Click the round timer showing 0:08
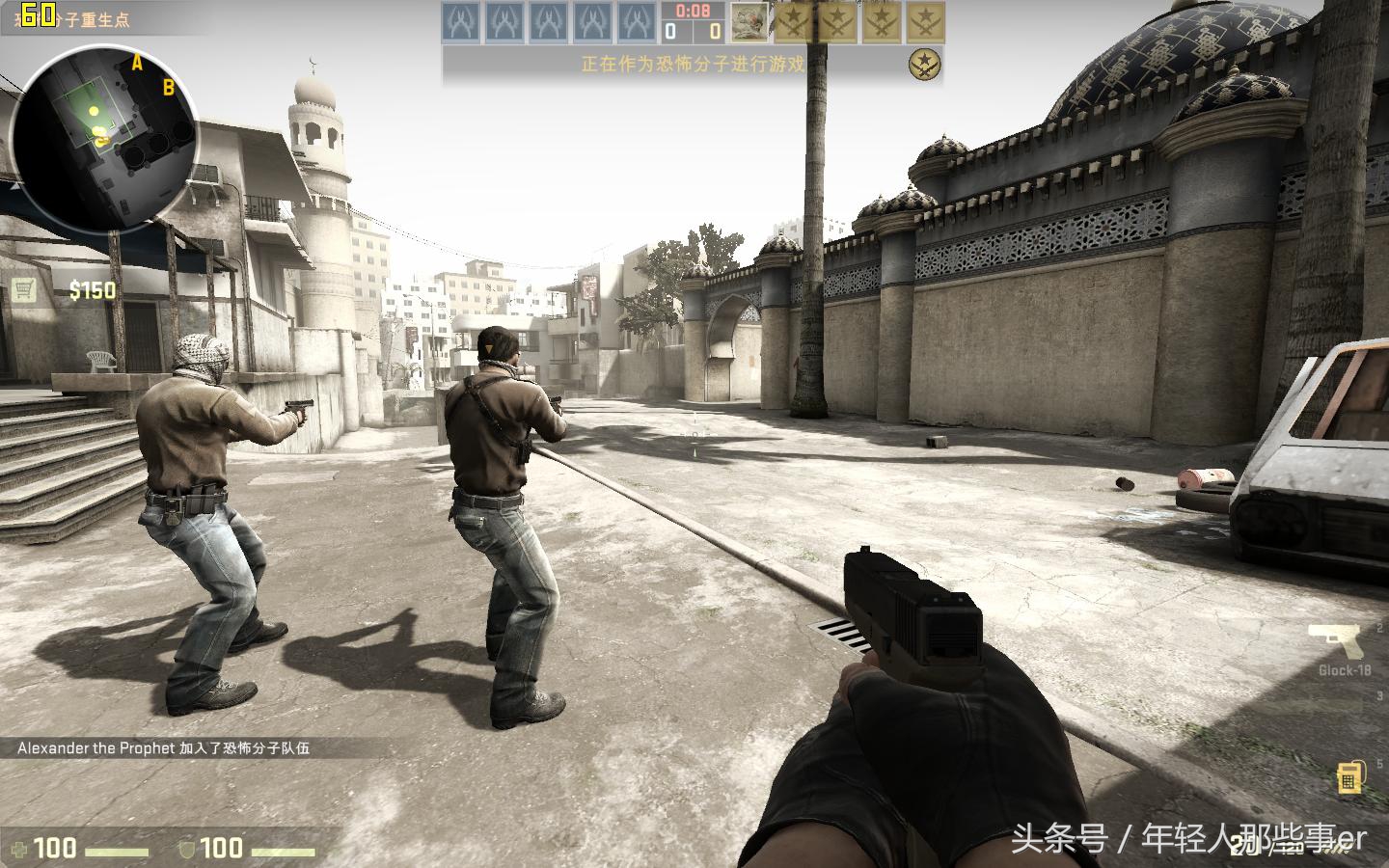 click(x=693, y=12)
